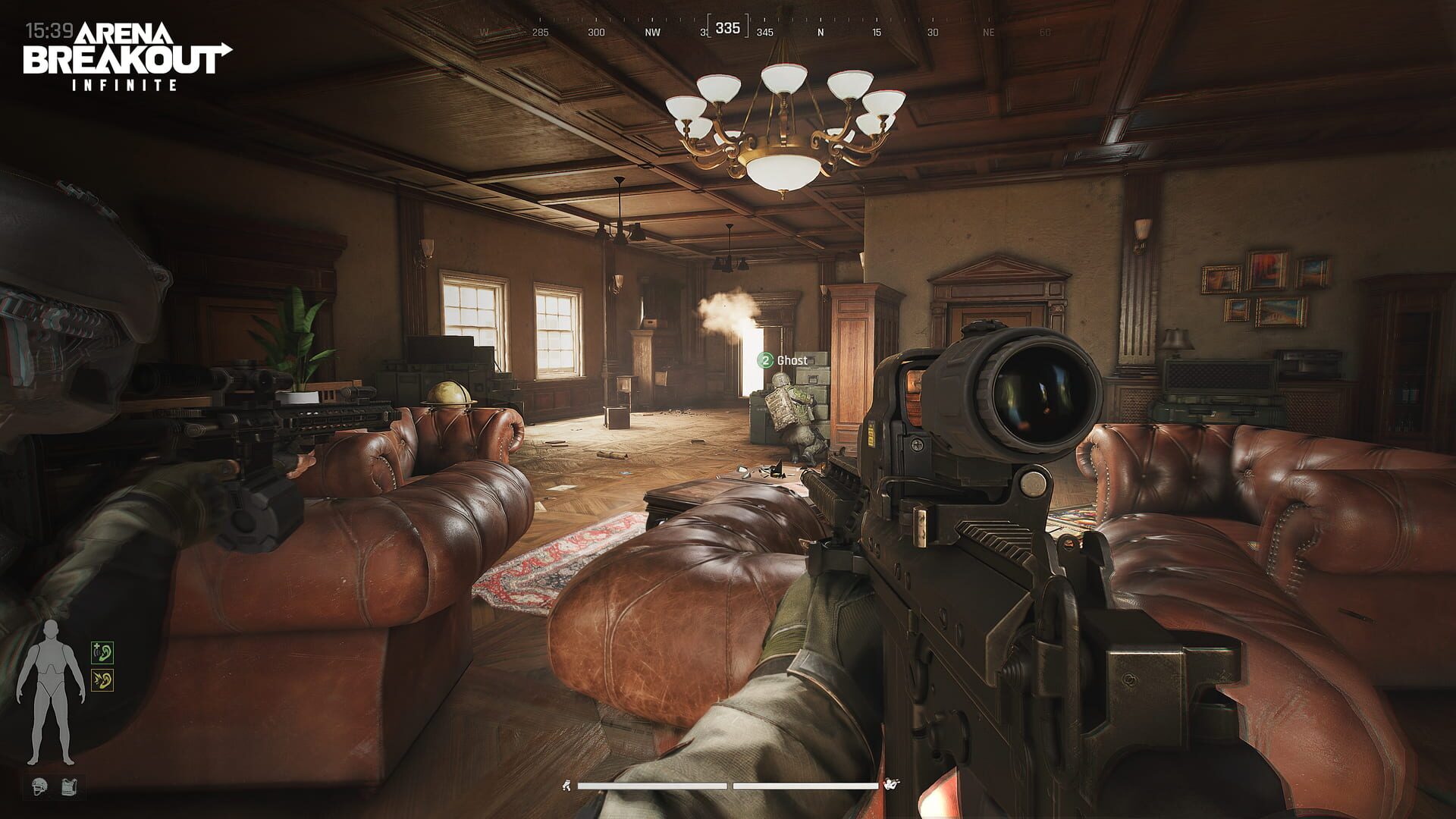
Task: Click the character body silhouette
Action: (x=52, y=682)
